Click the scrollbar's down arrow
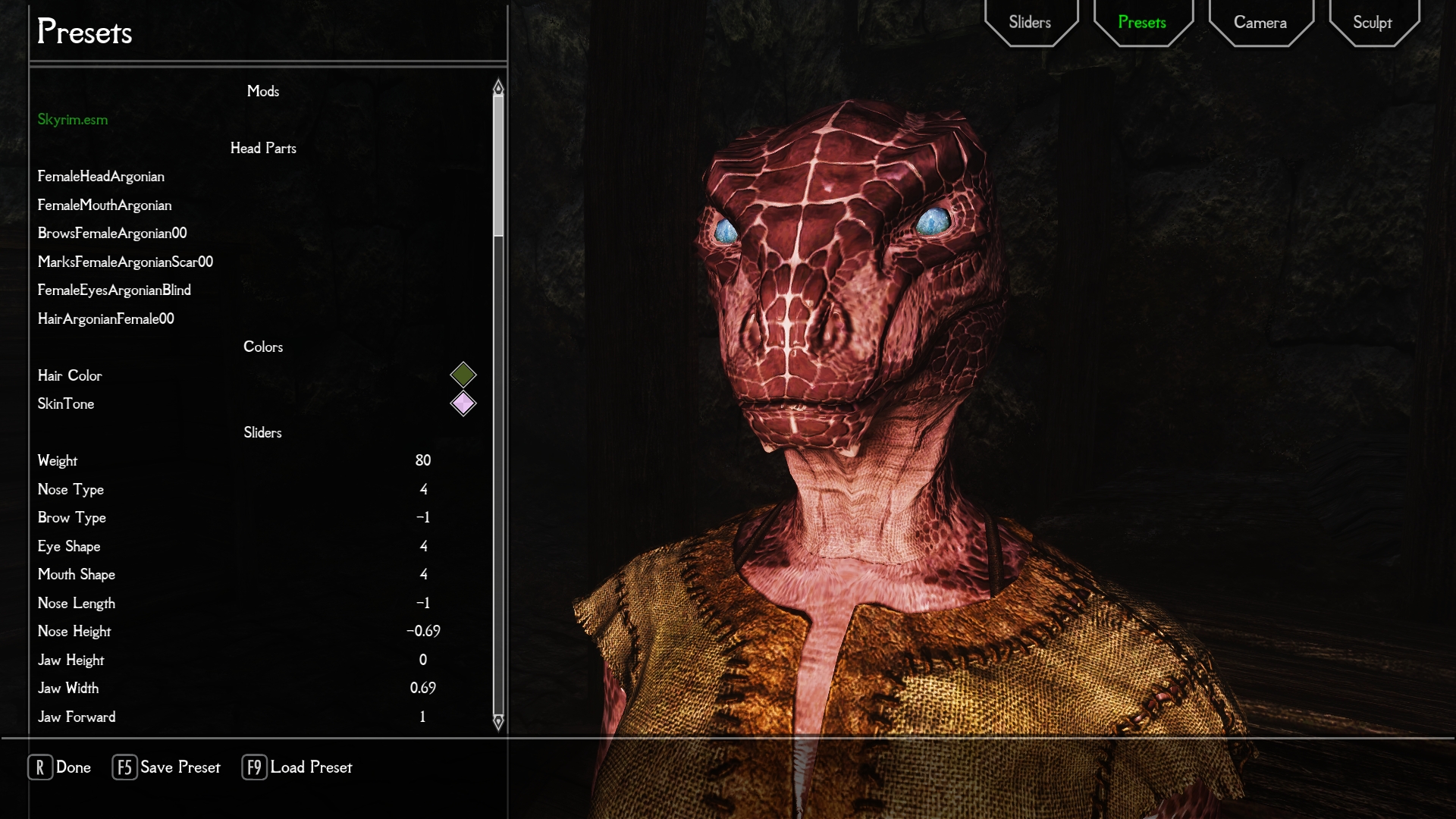Image resolution: width=1456 pixels, height=819 pixels. coord(498,722)
